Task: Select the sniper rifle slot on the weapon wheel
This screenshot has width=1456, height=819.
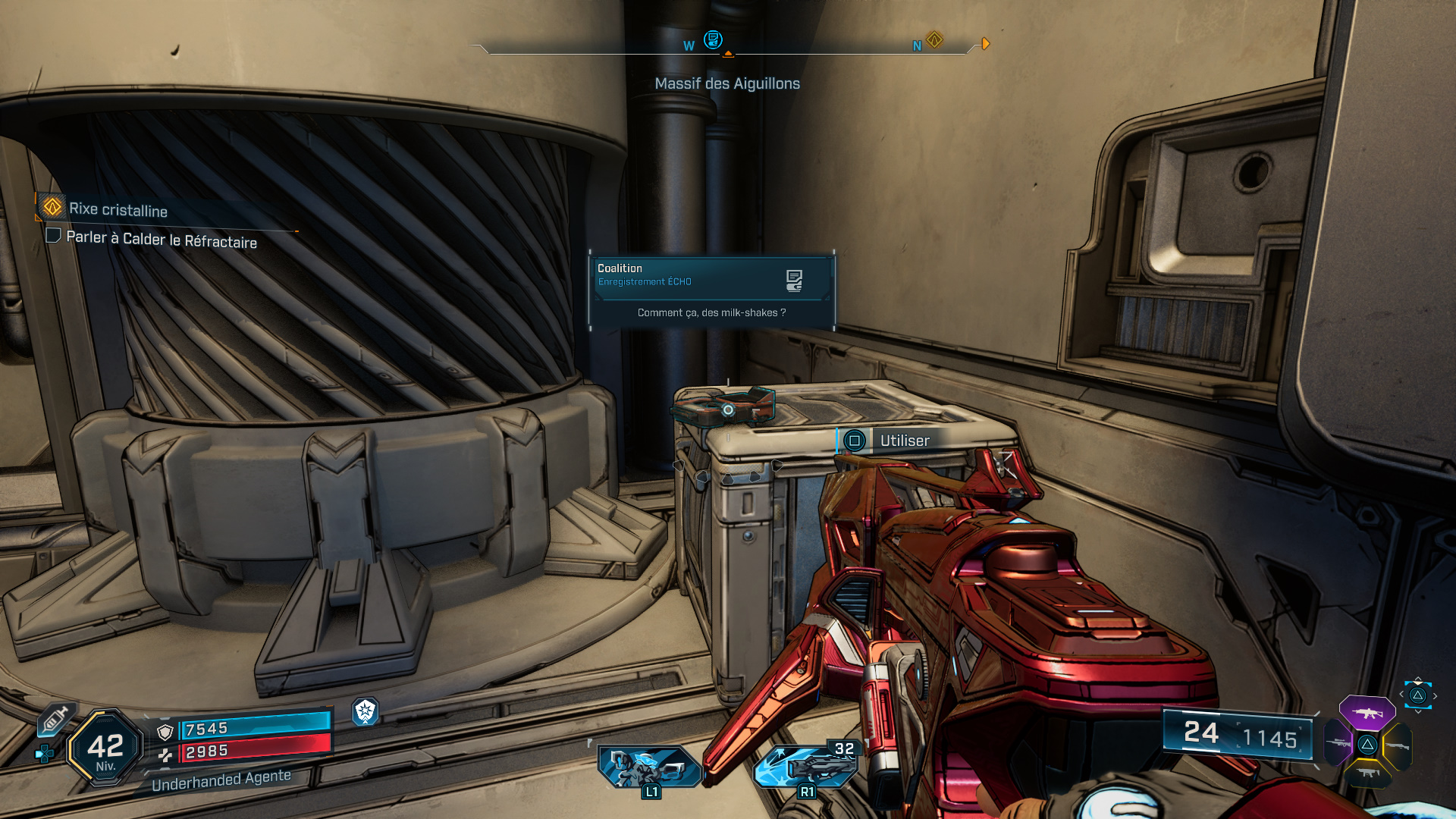Action: (1338, 742)
